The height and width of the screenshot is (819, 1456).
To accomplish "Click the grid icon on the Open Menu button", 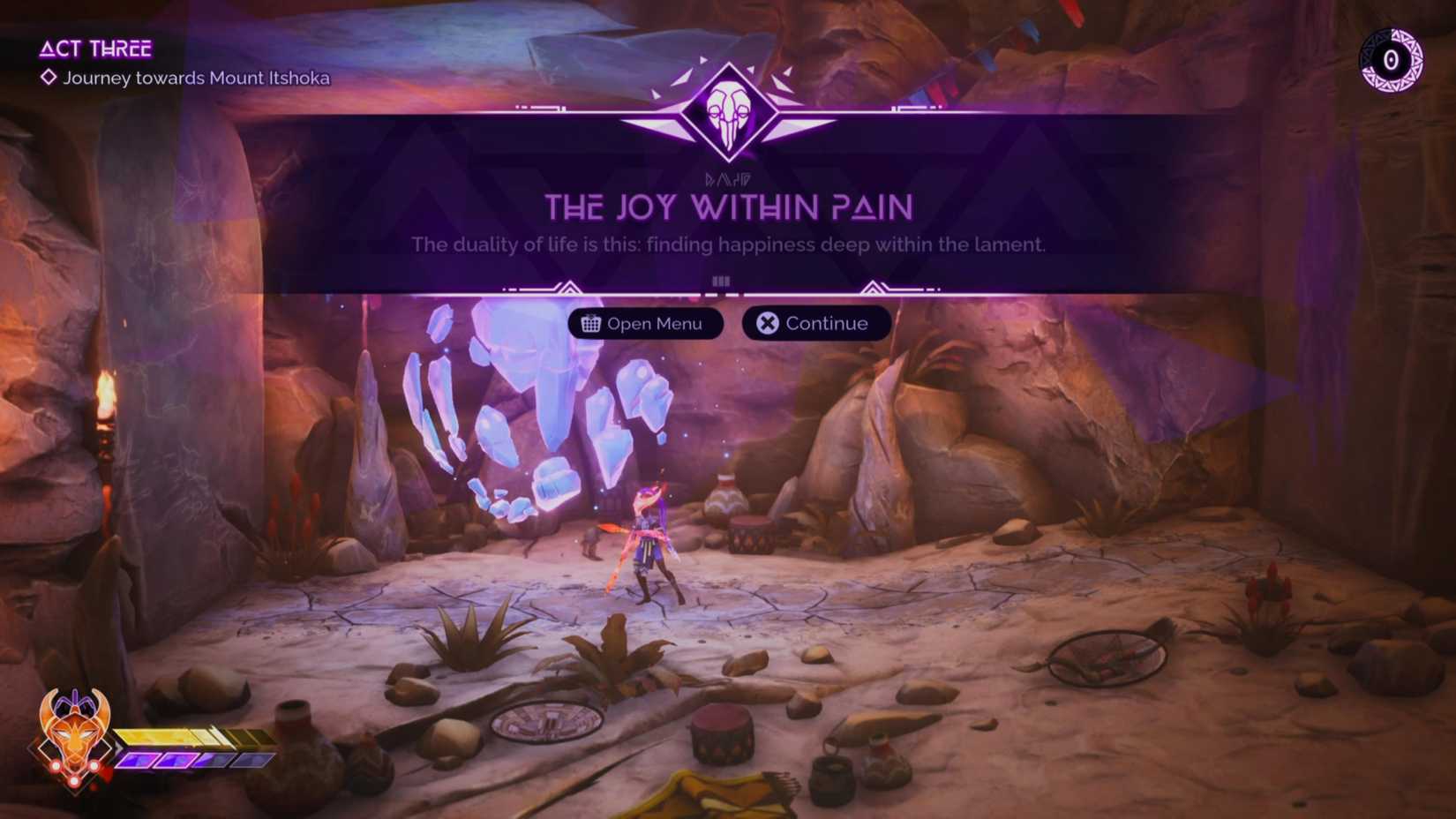I will pyautogui.click(x=589, y=324).
